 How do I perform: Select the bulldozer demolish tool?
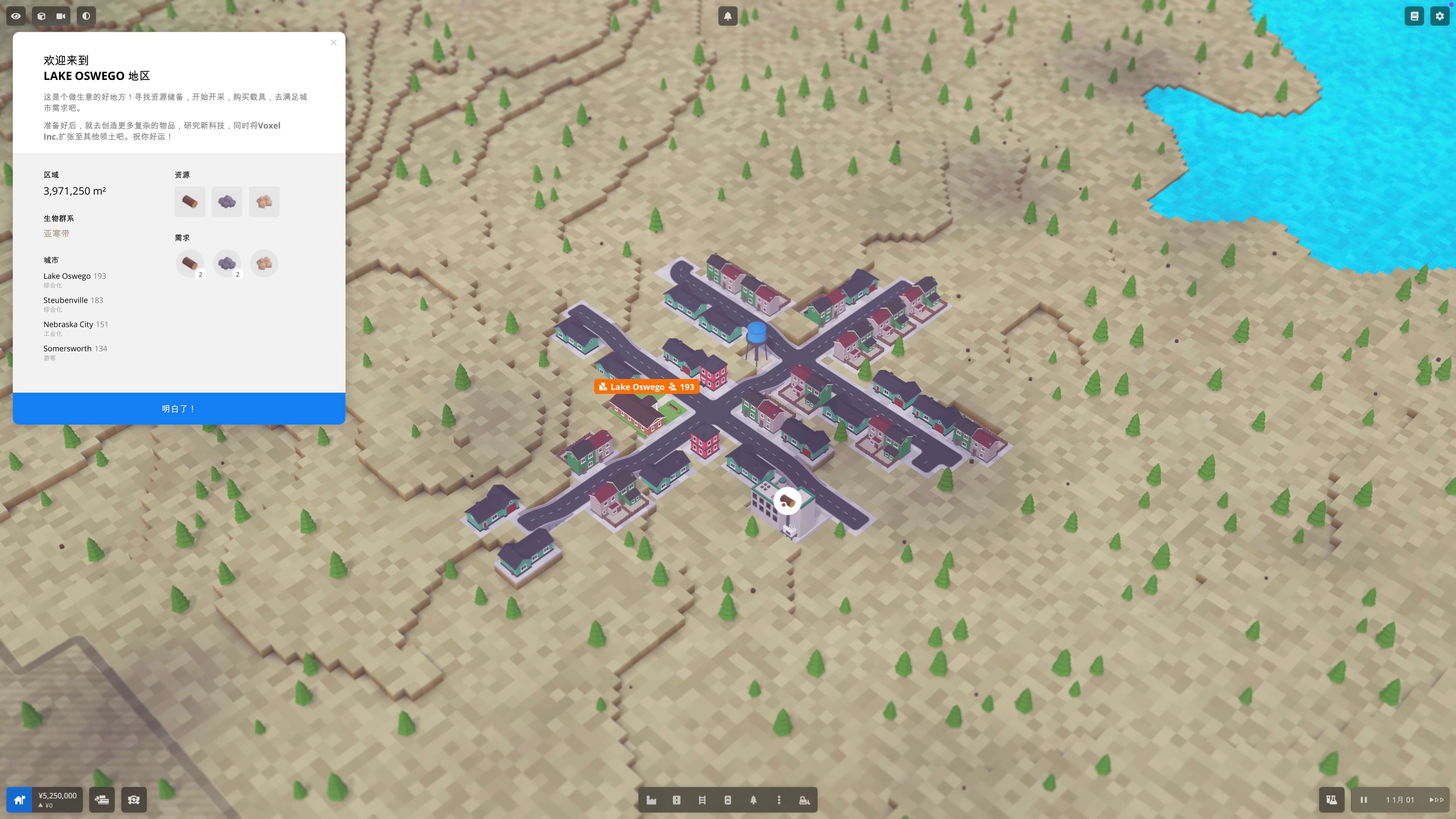pos(805,800)
